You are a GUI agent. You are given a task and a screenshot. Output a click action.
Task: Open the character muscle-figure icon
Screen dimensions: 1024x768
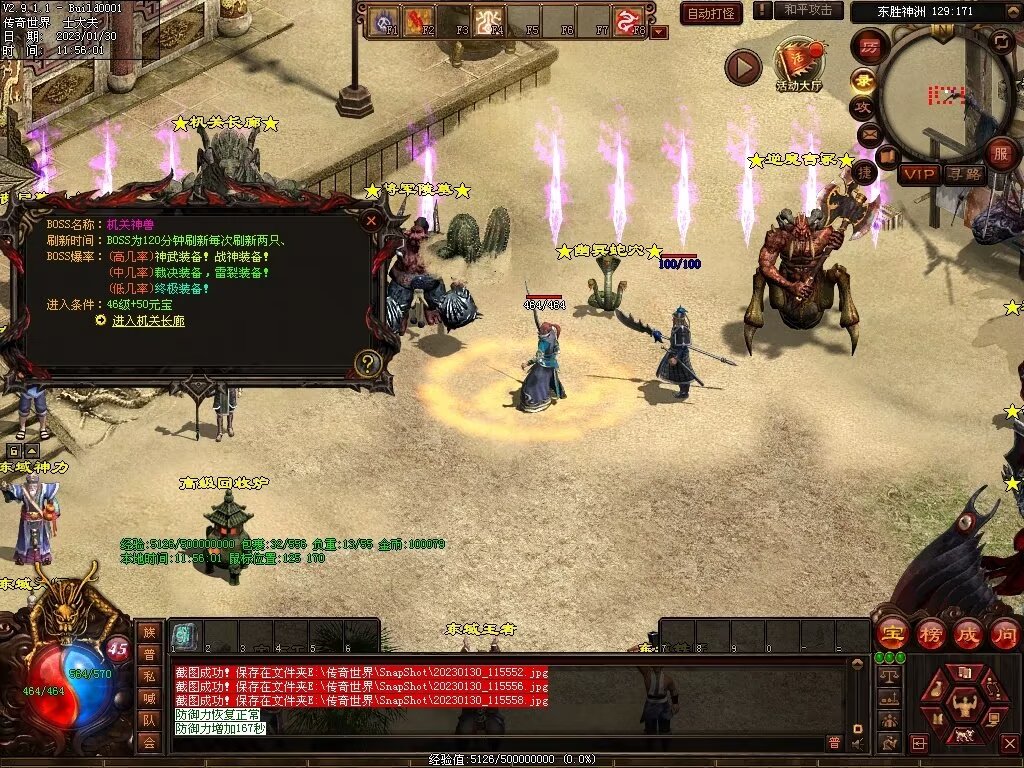coord(965,706)
